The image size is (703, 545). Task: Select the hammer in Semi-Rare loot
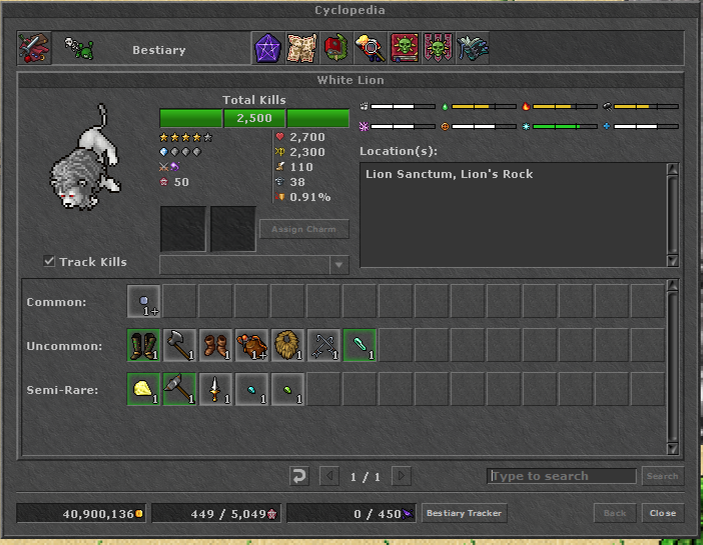180,389
